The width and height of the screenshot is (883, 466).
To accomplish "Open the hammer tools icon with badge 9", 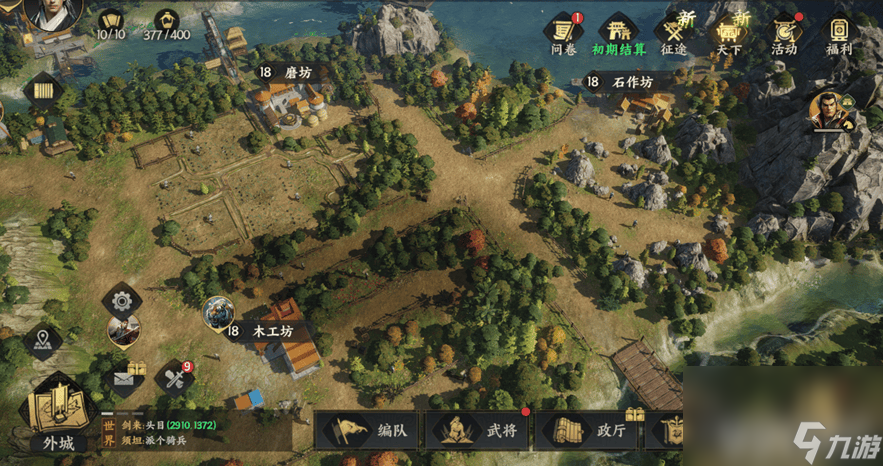I will pos(174,378).
